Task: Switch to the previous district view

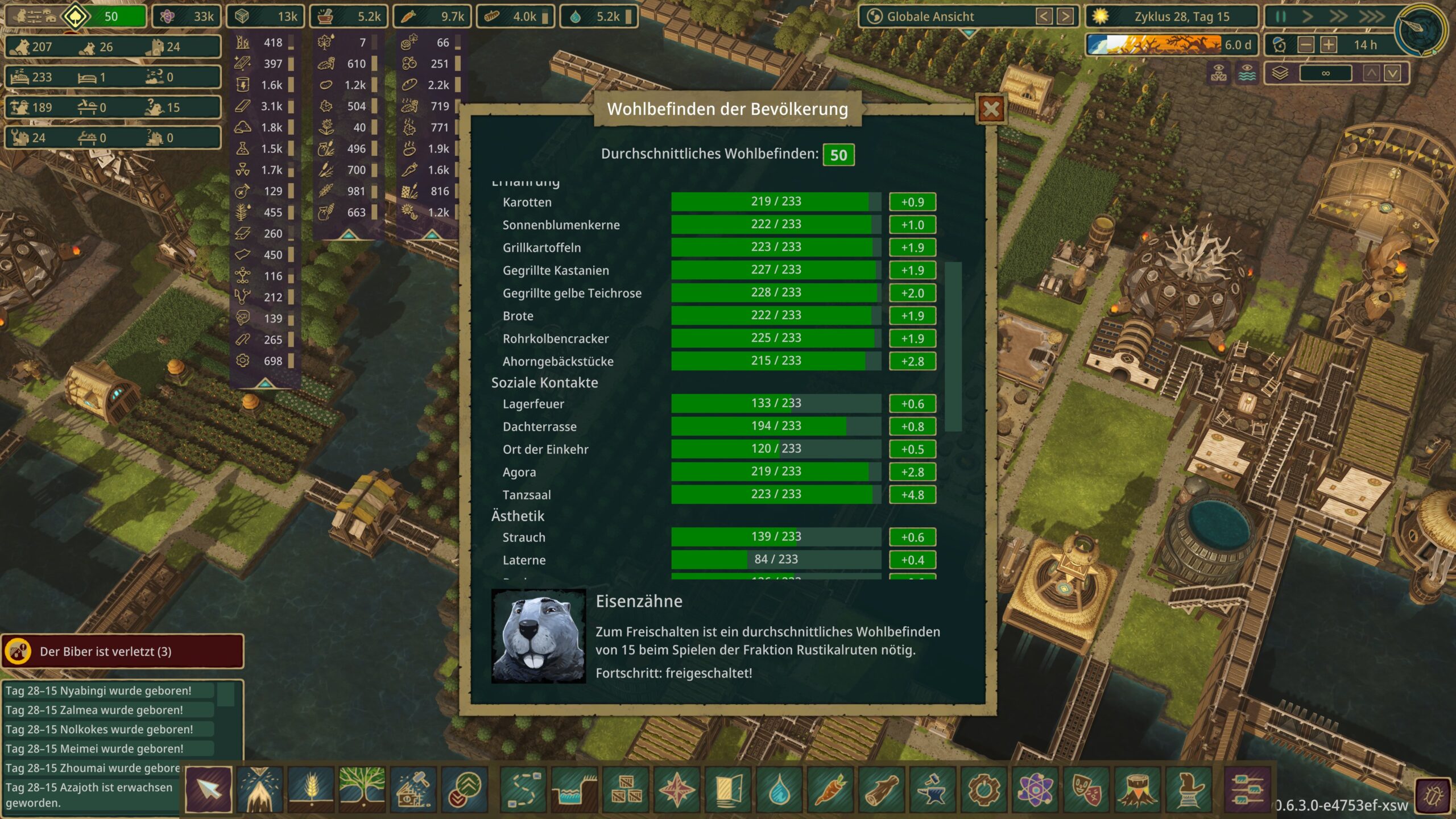Action: coord(1044,16)
